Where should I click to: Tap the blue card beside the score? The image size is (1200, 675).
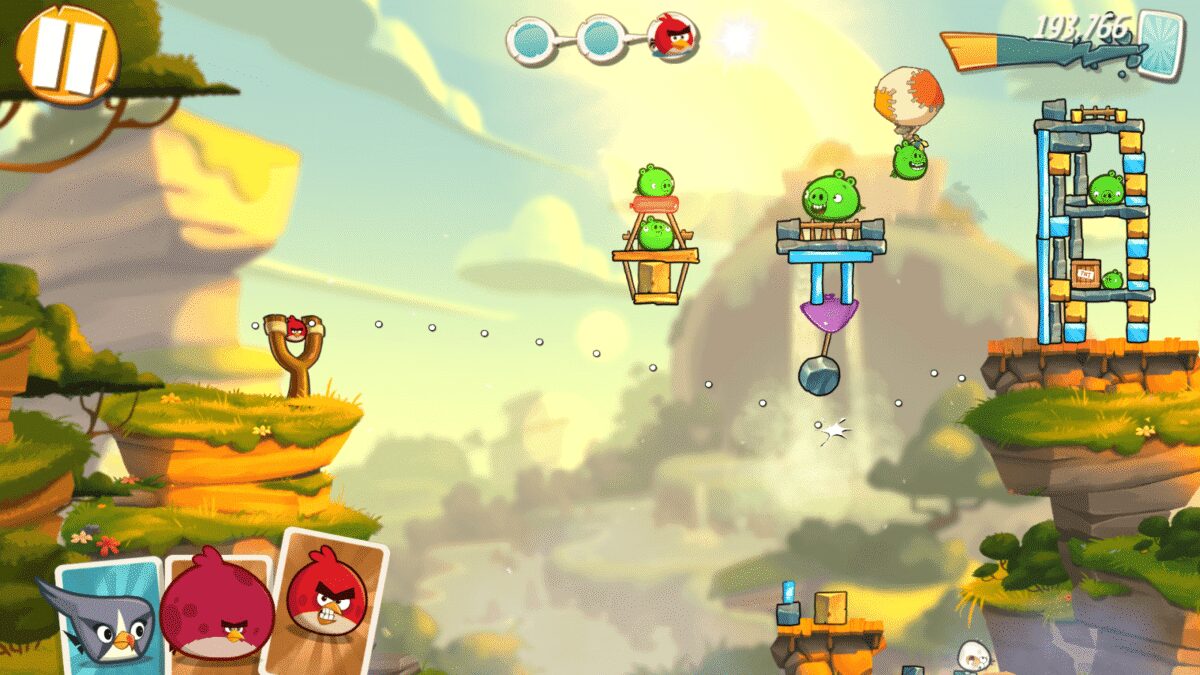[1161, 42]
